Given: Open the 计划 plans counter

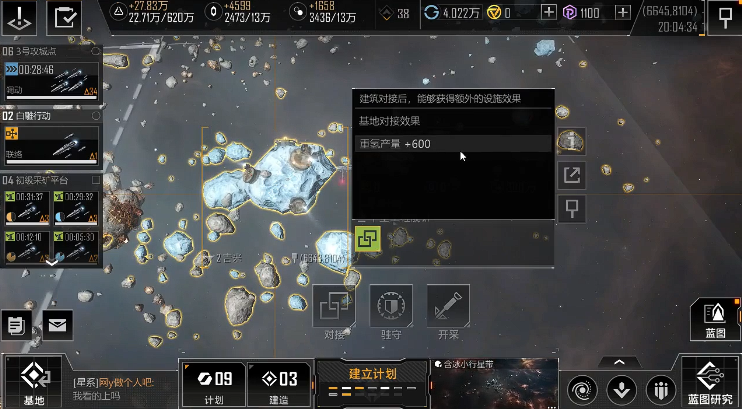Looking at the screenshot, I should (212, 383).
